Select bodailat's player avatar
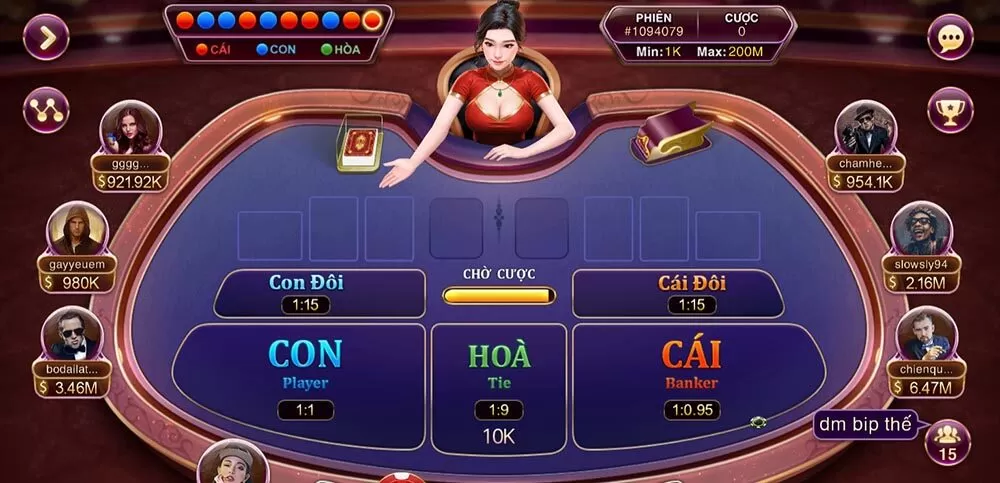This screenshot has width=1000, height=483. [x=73, y=334]
